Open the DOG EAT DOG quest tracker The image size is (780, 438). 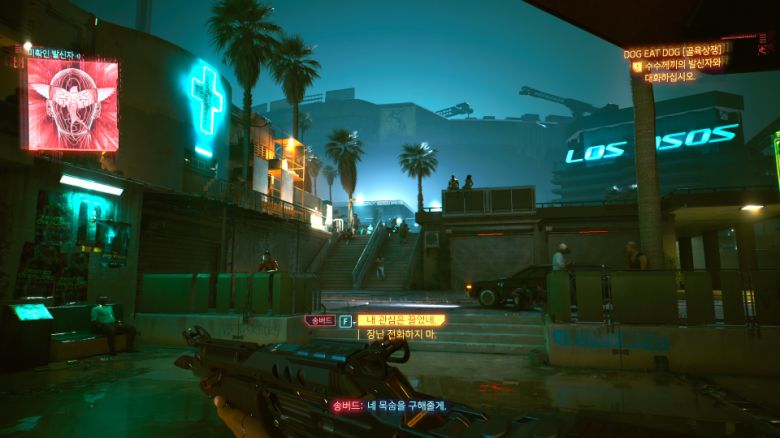[672, 53]
